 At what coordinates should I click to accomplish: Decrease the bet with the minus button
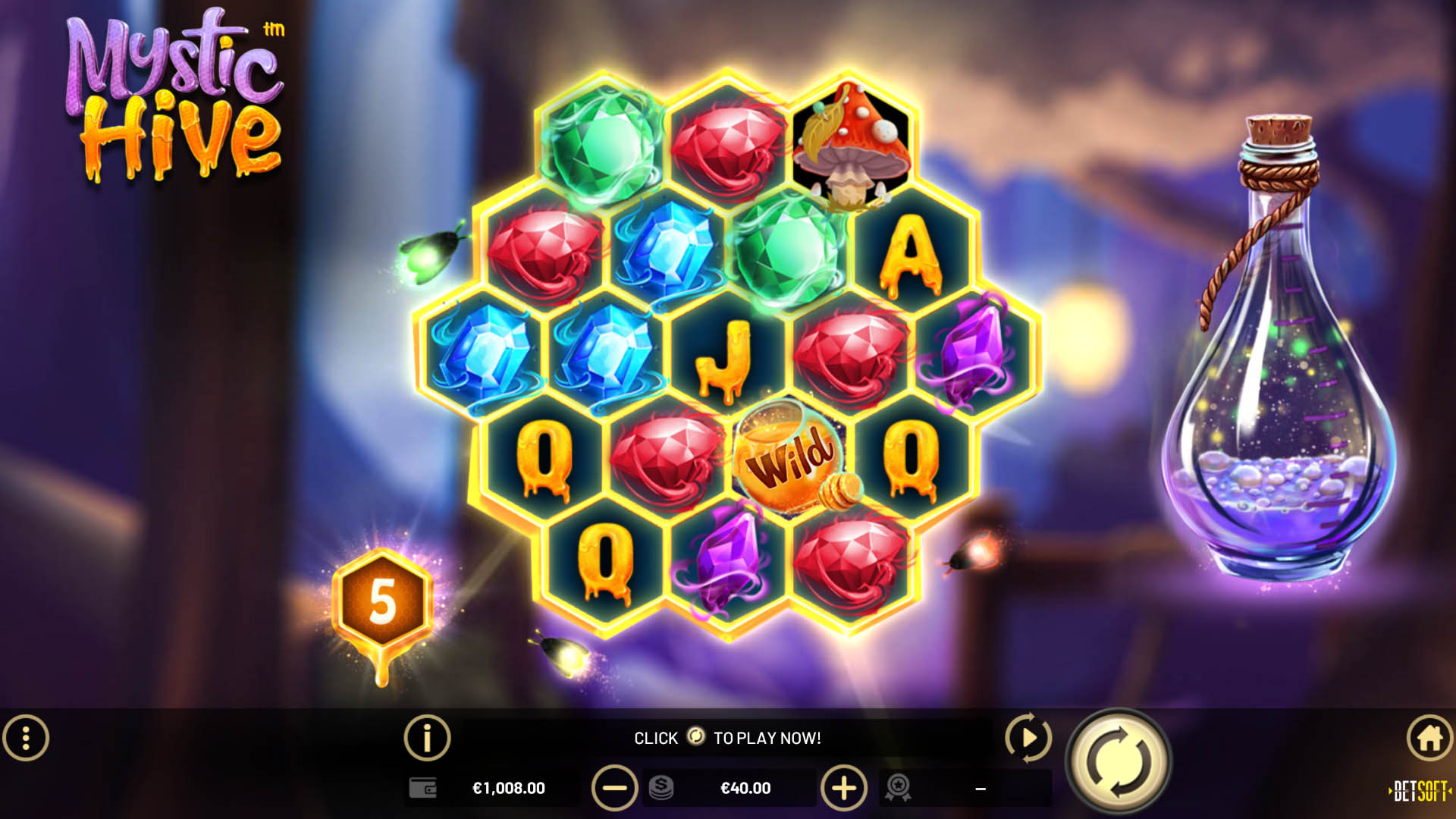click(614, 789)
